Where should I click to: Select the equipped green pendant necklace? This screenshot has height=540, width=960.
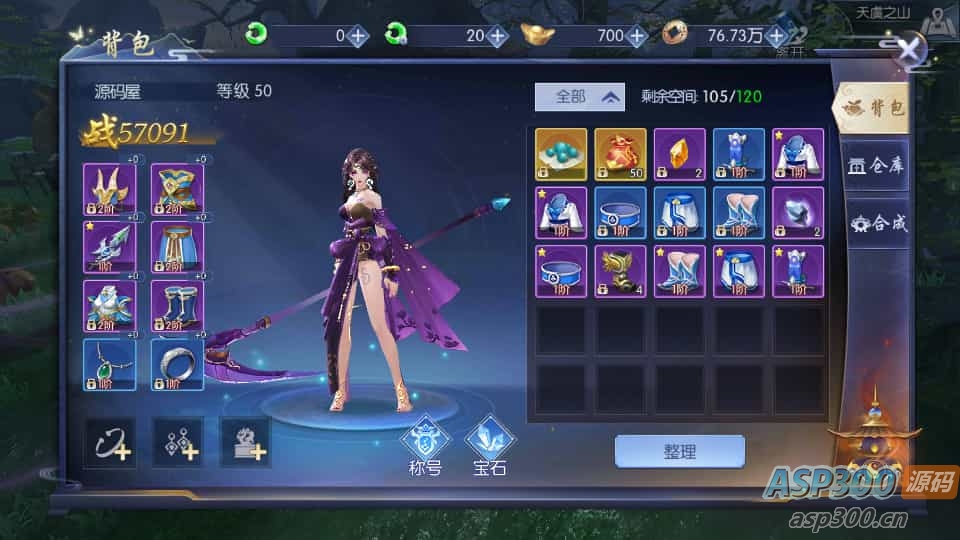[x=109, y=364]
